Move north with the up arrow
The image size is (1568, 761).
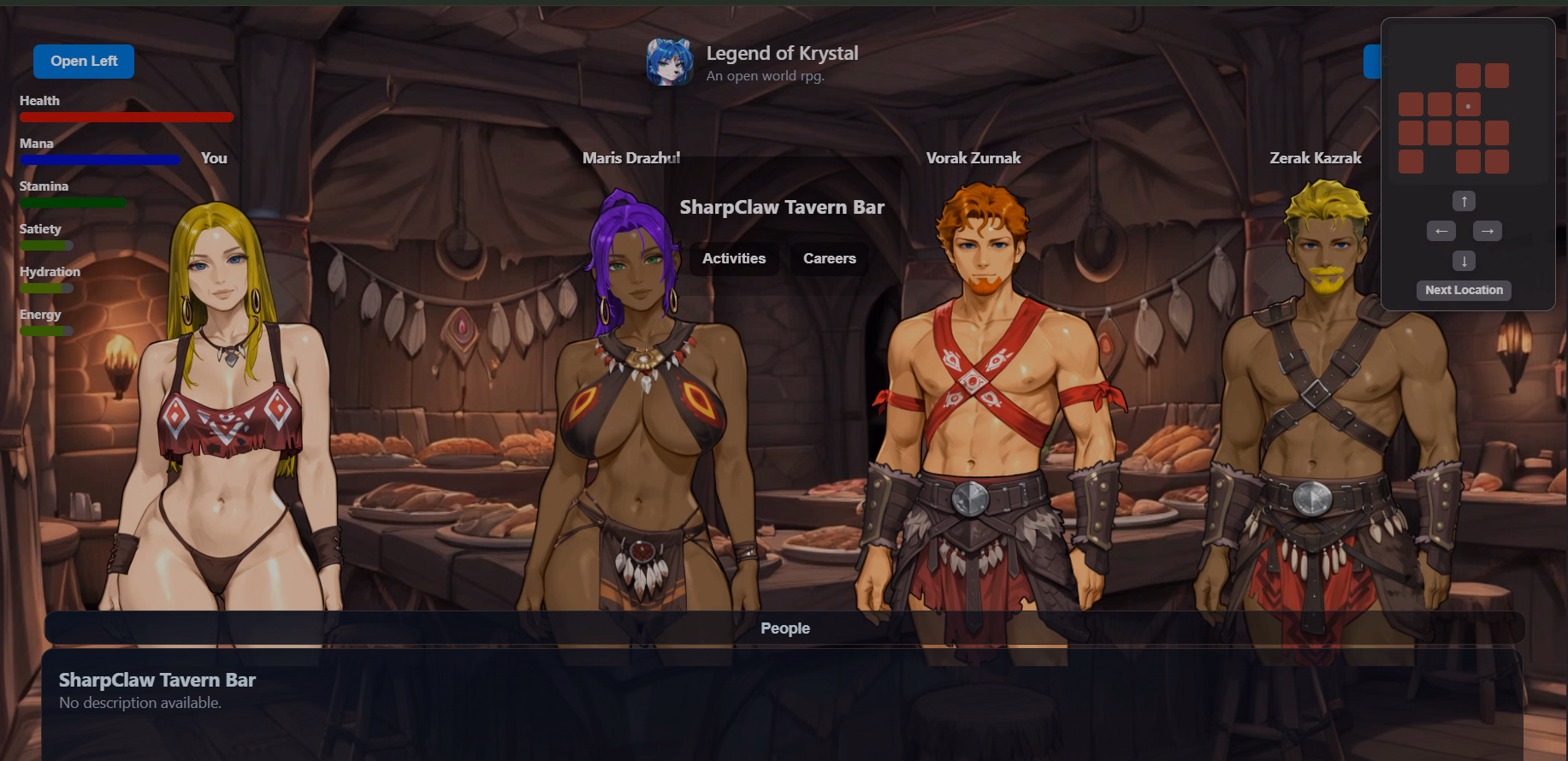pos(1464,202)
